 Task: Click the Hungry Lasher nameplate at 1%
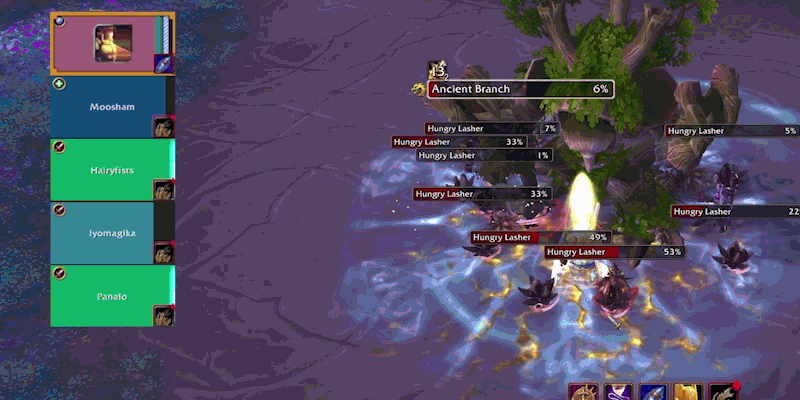pyautogui.click(x=485, y=155)
